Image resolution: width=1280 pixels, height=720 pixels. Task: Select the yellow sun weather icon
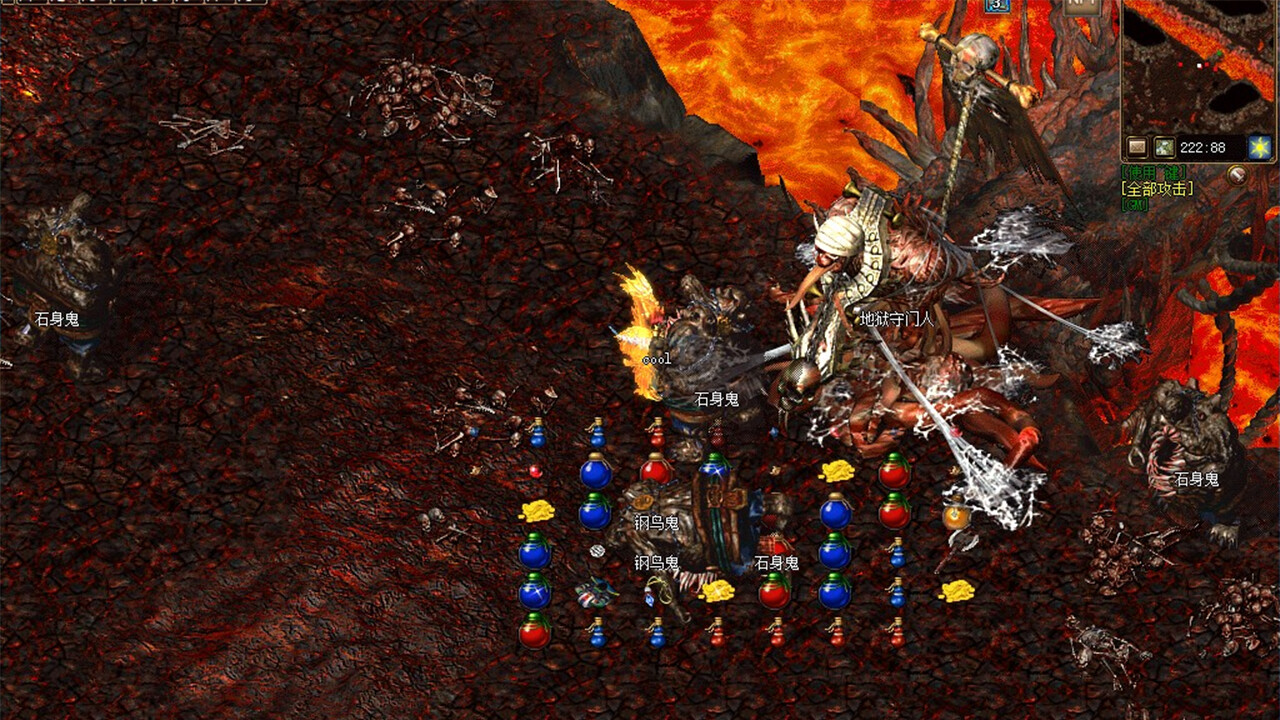(1260, 146)
